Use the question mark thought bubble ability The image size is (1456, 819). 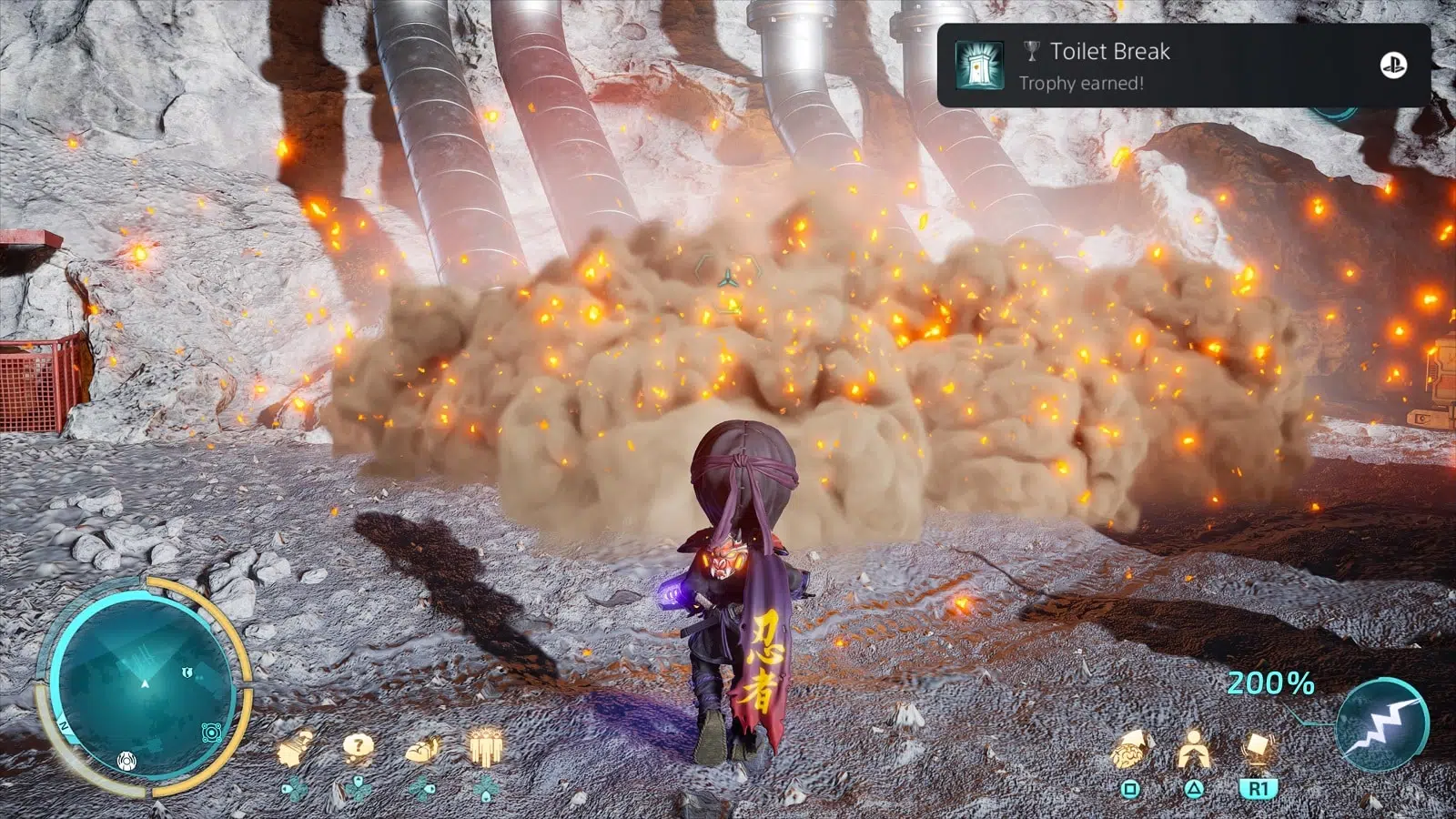[x=358, y=748]
